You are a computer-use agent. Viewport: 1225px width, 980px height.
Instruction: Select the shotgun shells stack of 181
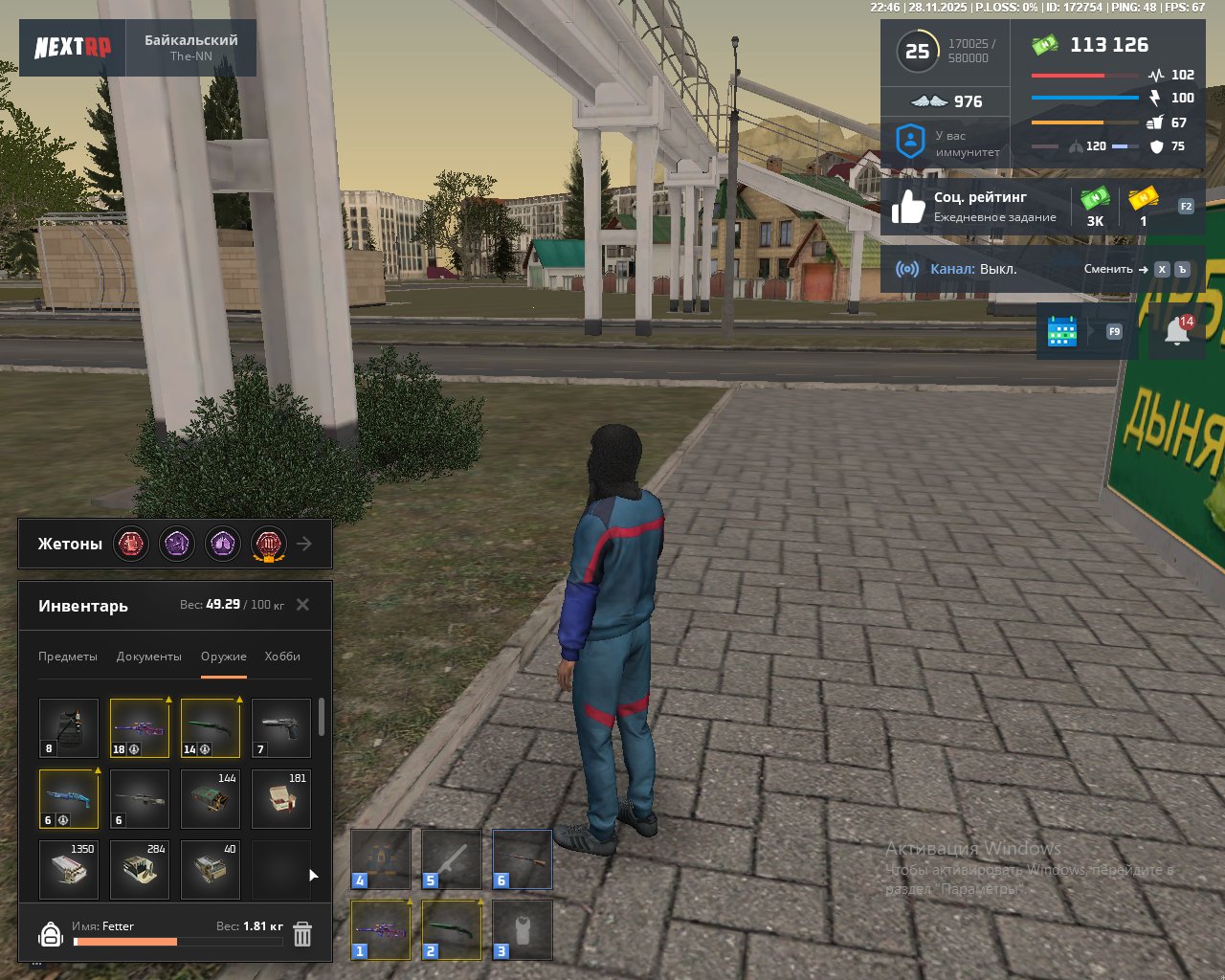pos(281,799)
